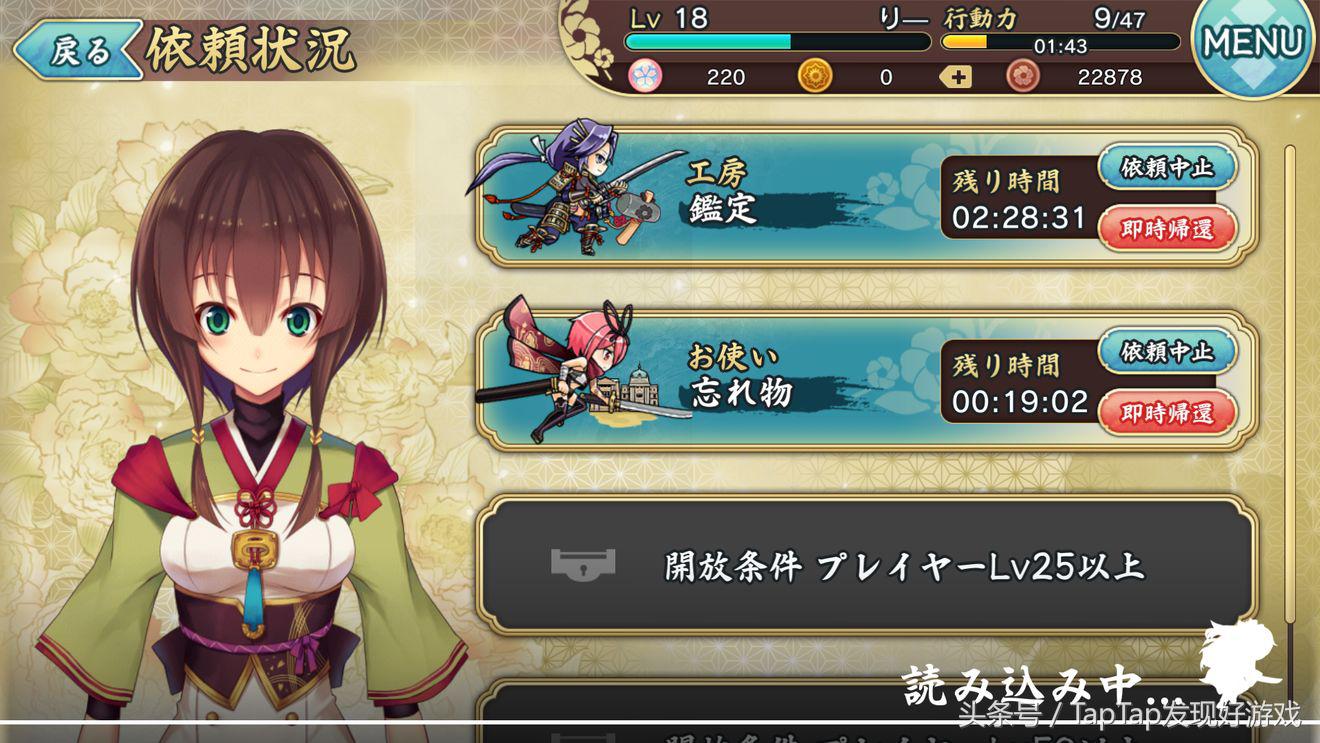Image resolution: width=1320 pixels, height=743 pixels.
Task: Instantly return the 工房 鑑定 request via 即時帰還
Action: (1166, 229)
